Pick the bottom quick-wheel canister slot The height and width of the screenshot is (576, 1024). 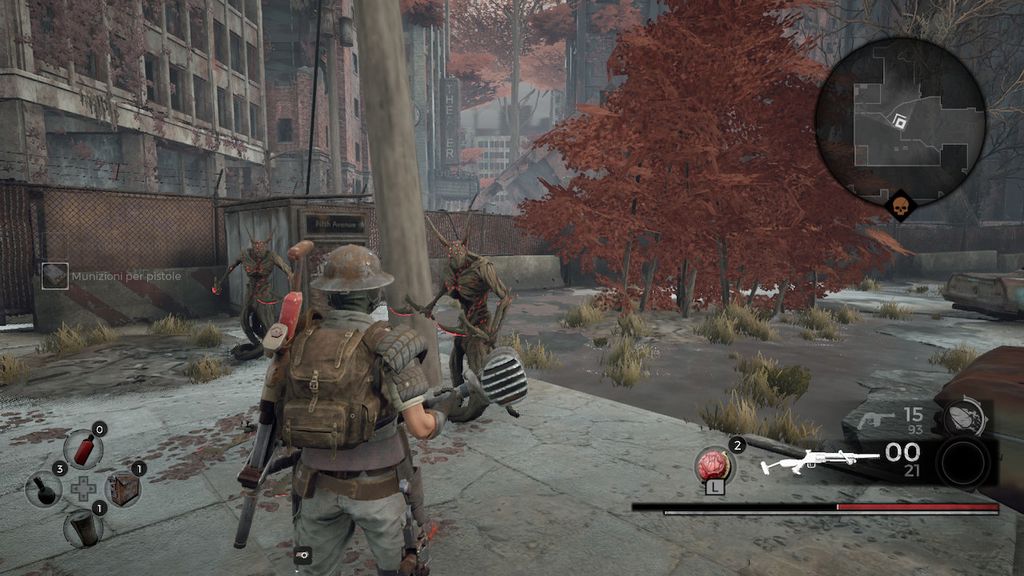coord(83,527)
